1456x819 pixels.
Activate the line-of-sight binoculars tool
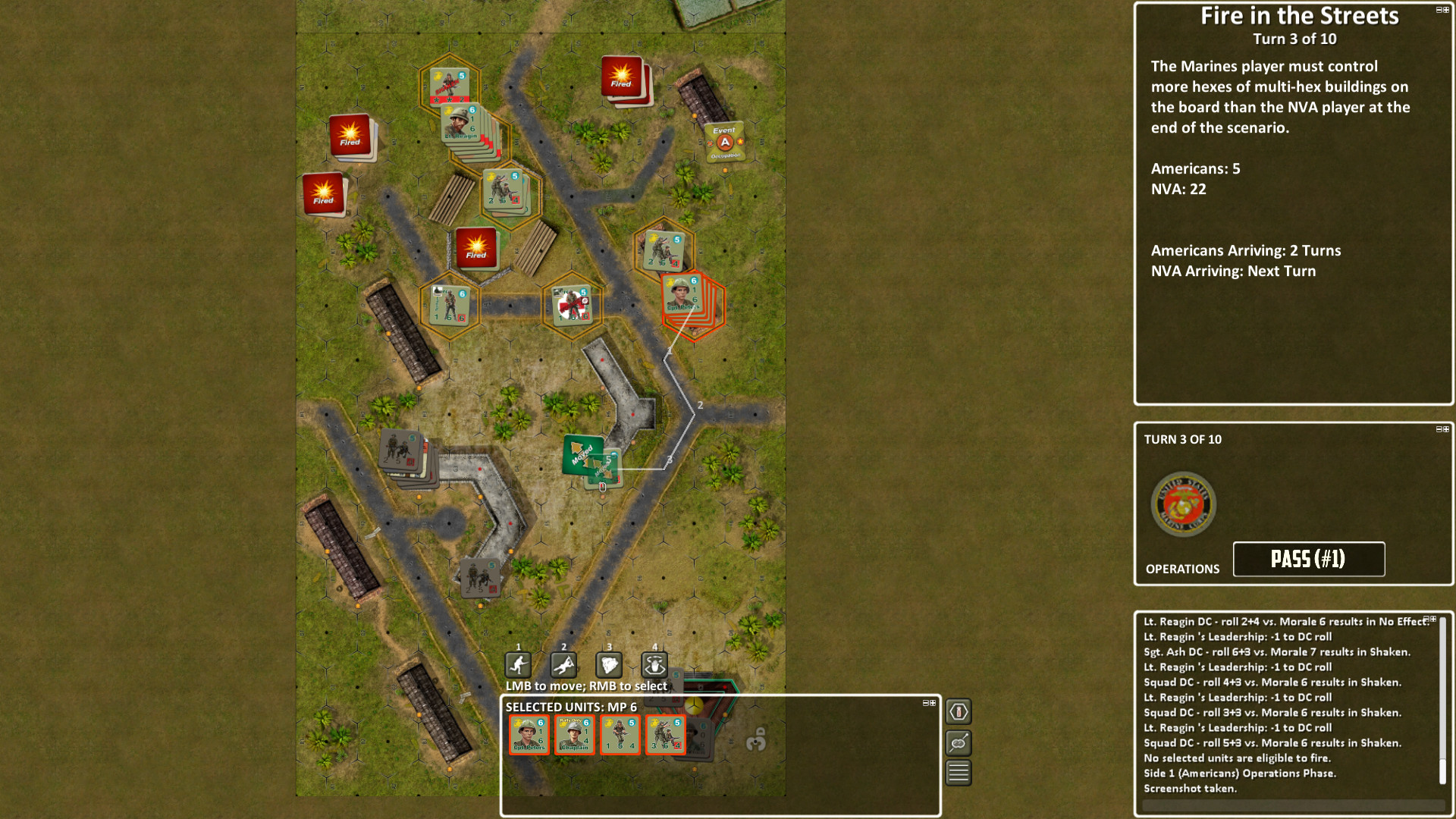pyautogui.click(x=958, y=744)
